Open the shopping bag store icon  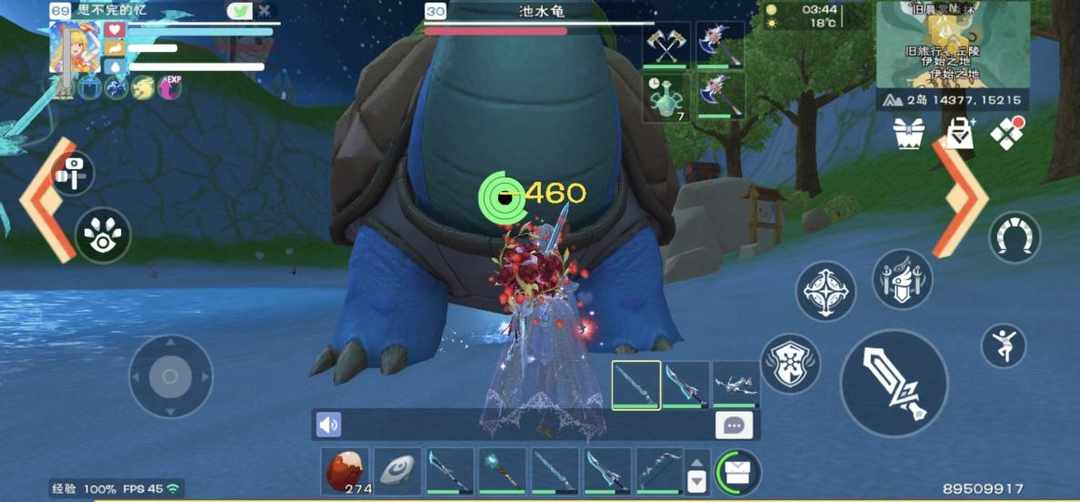(959, 132)
